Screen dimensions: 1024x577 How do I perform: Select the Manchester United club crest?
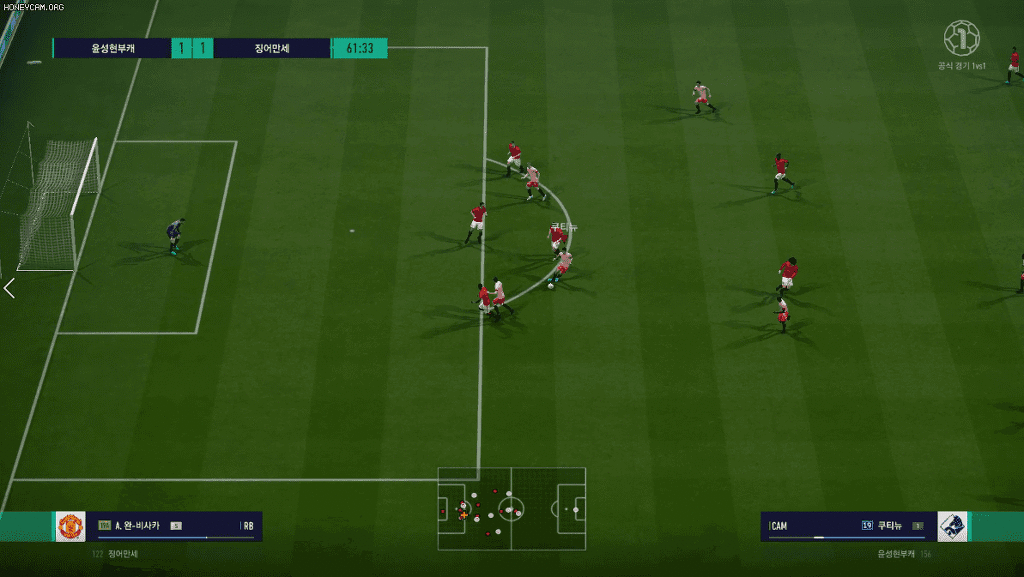click(70, 526)
